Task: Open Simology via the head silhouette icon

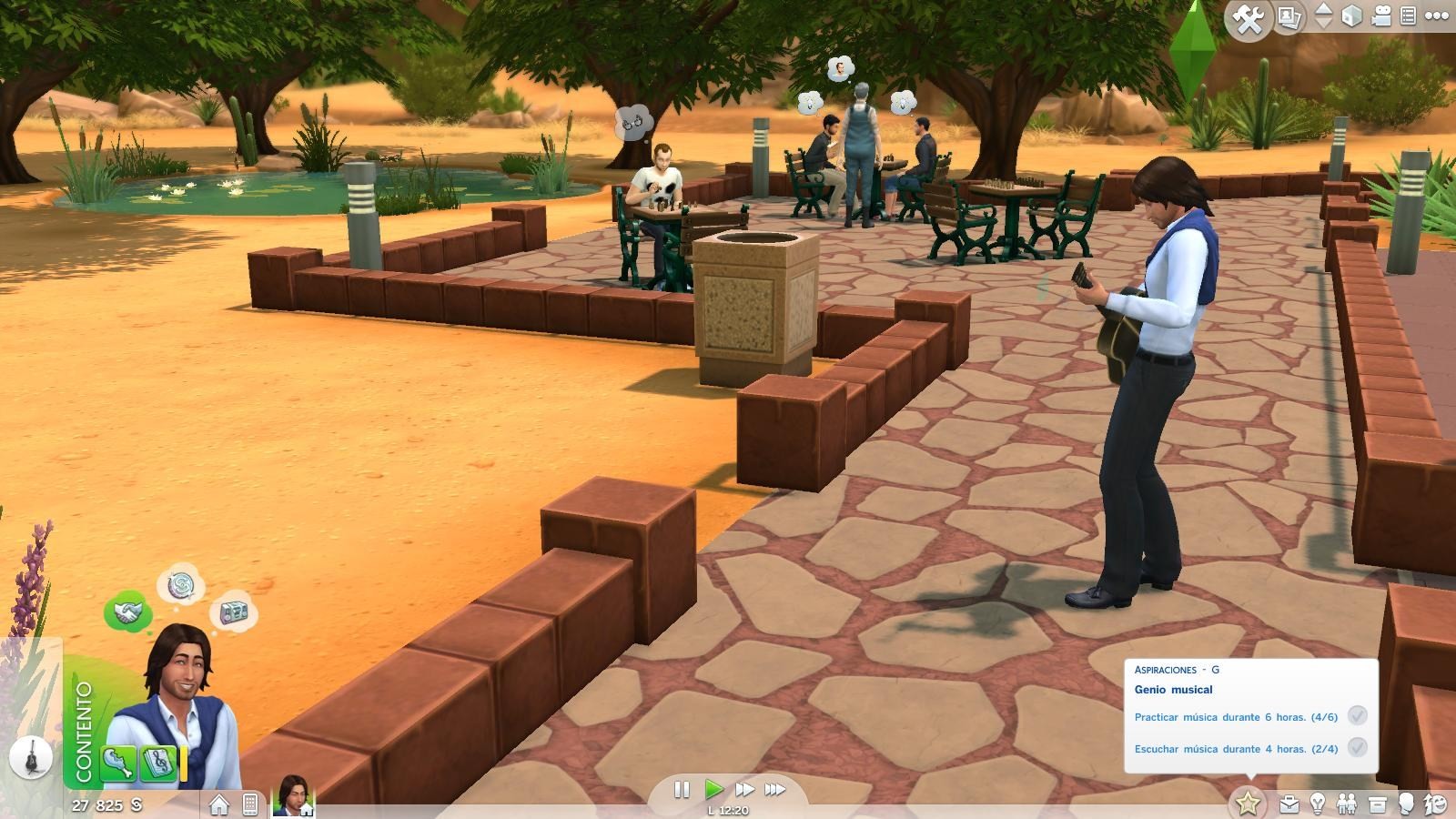Action: pyautogui.click(x=1409, y=802)
